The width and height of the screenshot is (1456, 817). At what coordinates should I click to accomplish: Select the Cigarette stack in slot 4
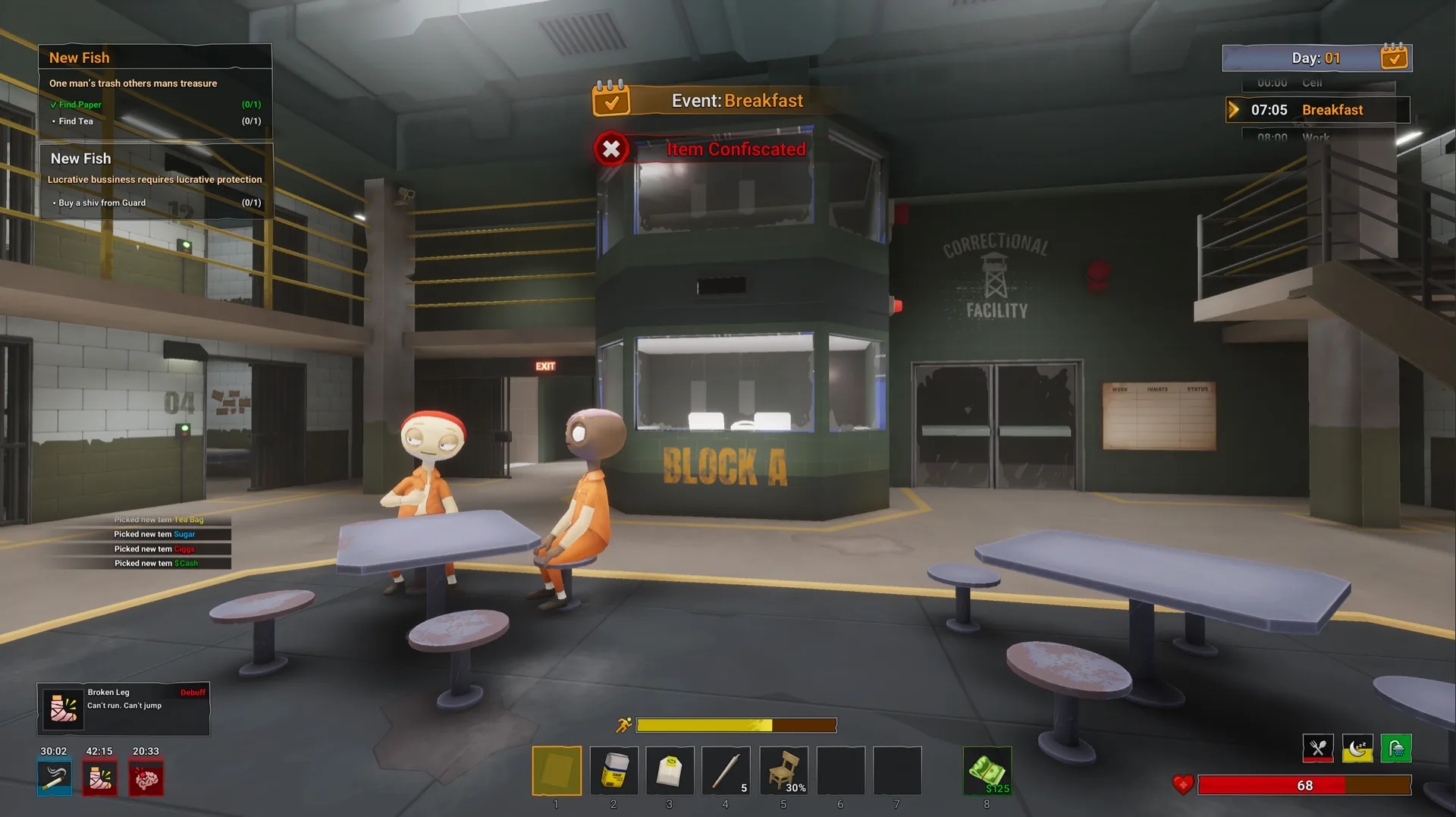click(726, 770)
